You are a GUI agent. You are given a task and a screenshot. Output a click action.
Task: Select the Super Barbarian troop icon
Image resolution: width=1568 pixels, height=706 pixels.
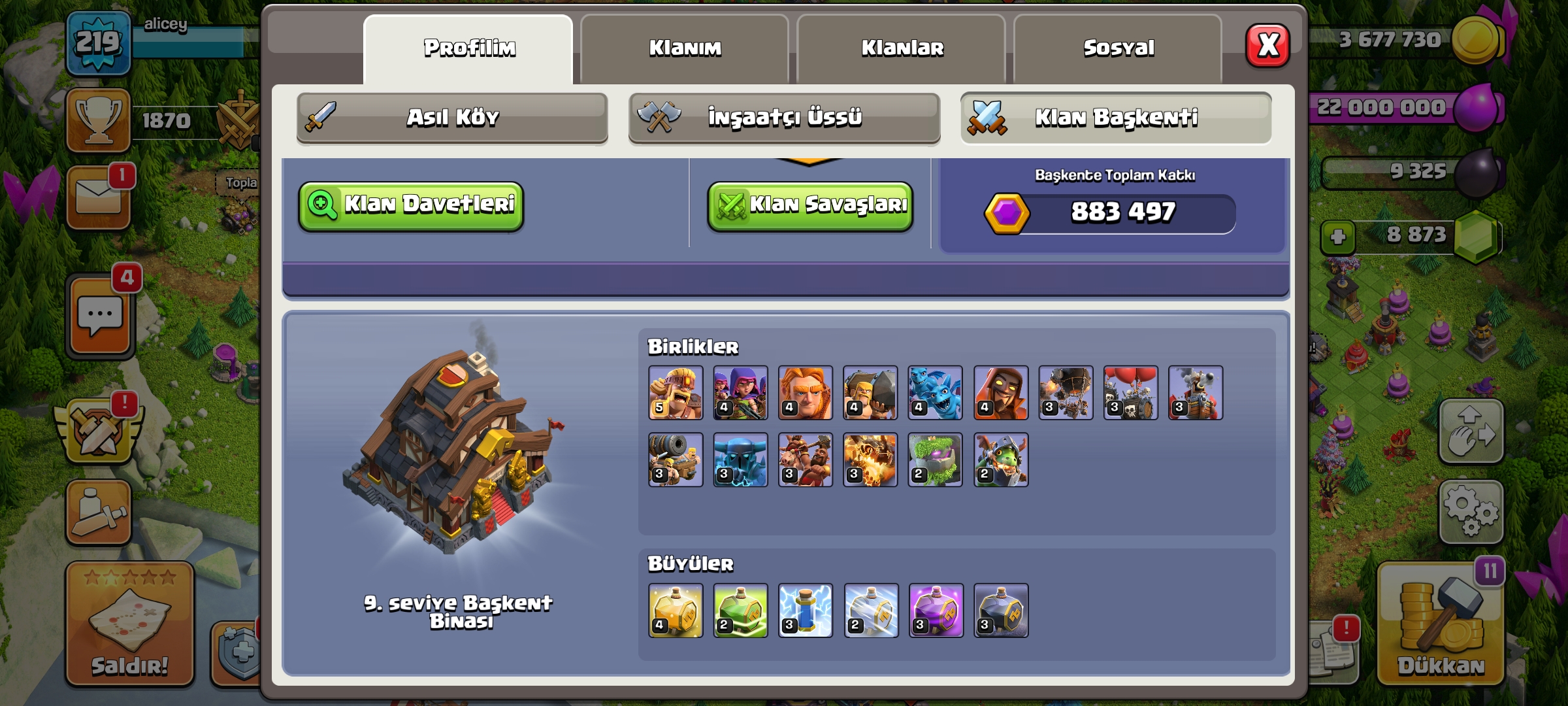[676, 393]
